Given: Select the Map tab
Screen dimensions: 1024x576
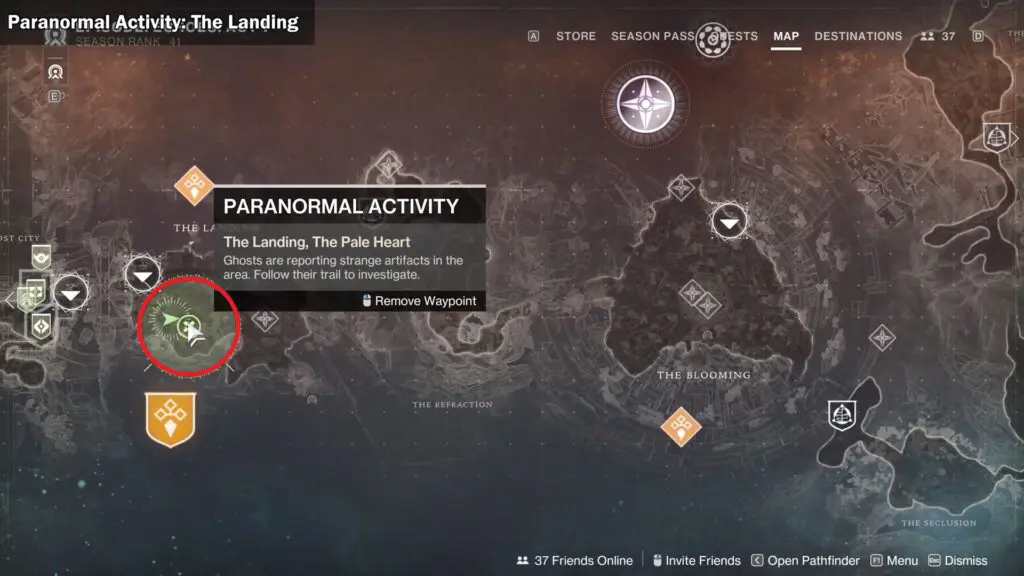Looking at the screenshot, I should click(786, 36).
